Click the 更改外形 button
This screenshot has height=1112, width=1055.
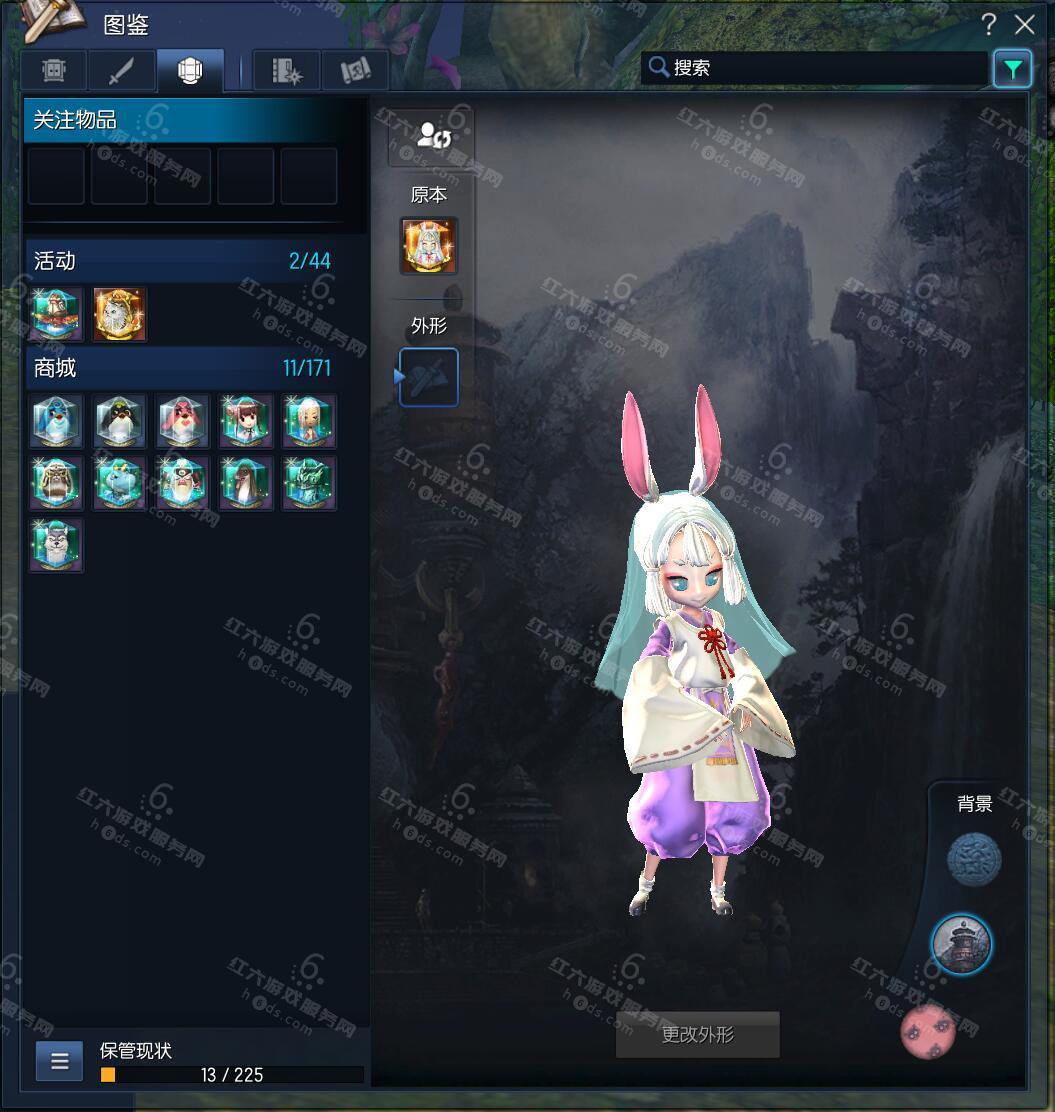click(697, 1035)
